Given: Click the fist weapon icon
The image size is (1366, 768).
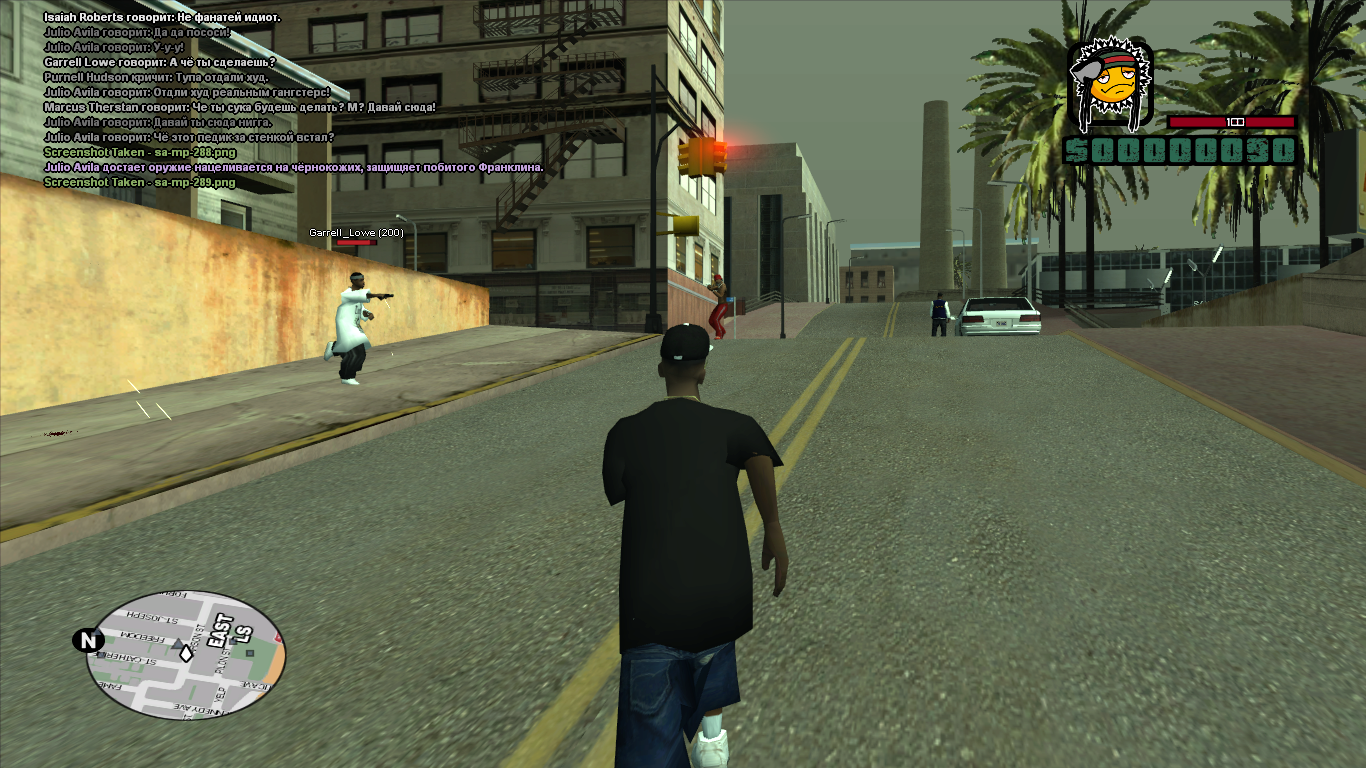Looking at the screenshot, I should coord(1110,84).
